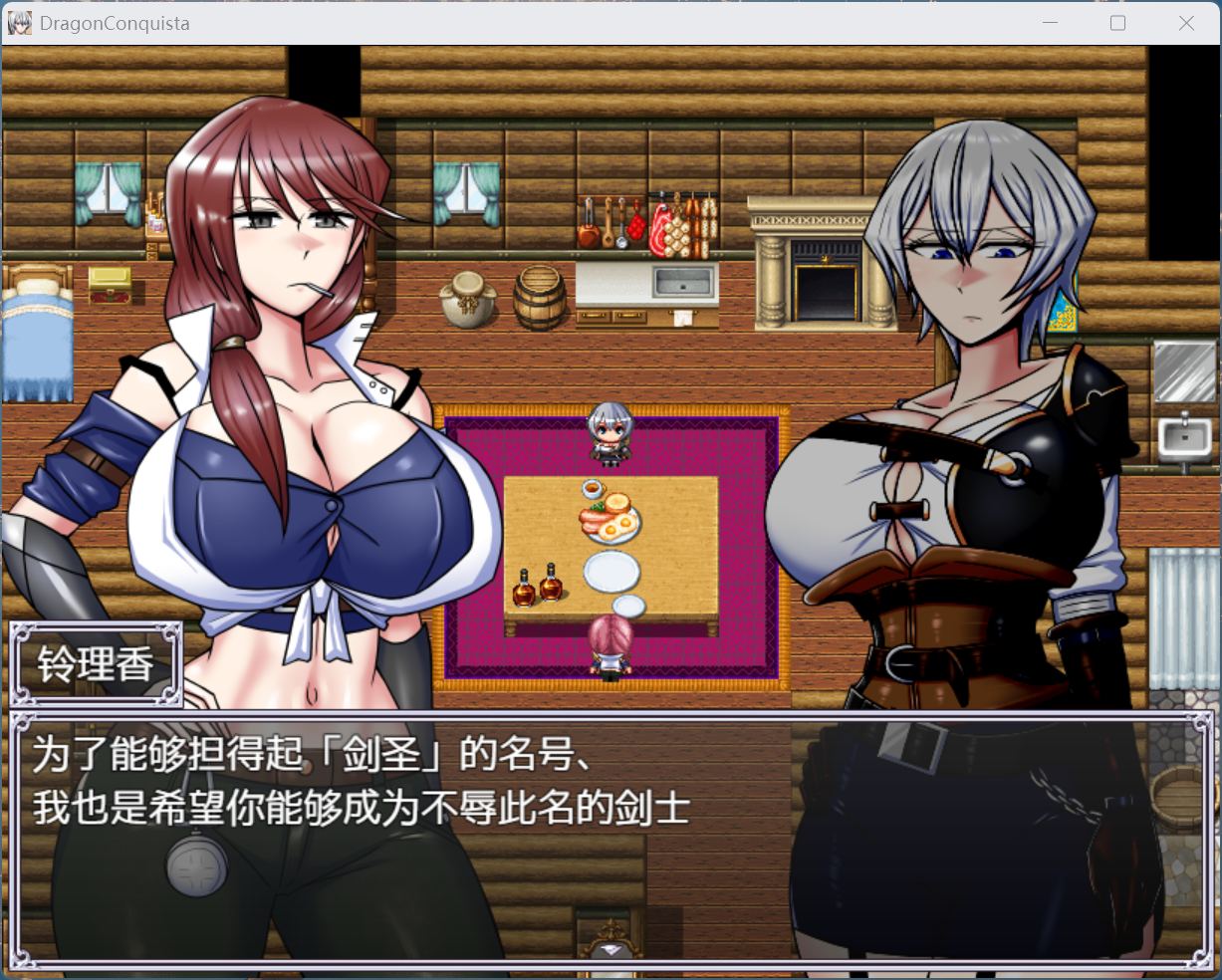Advance the dialogue message box
This screenshot has width=1222, height=980.
tap(611, 839)
